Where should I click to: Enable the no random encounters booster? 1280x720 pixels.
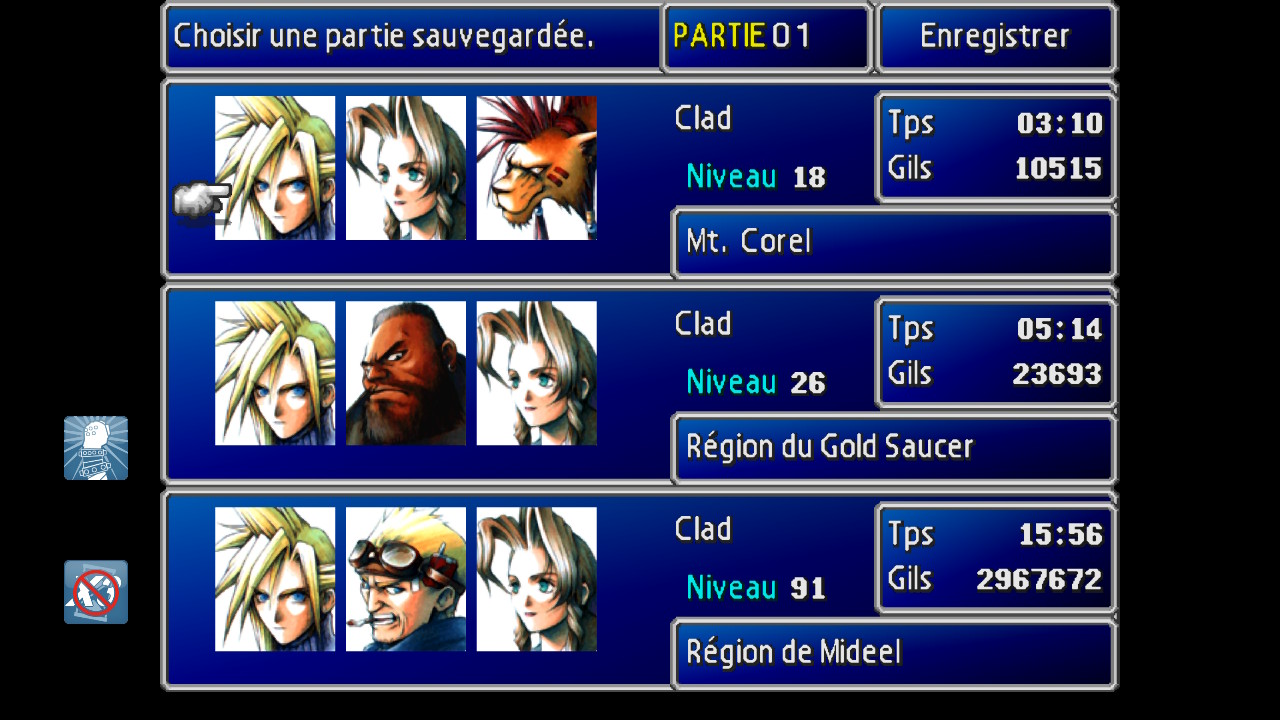pos(96,592)
